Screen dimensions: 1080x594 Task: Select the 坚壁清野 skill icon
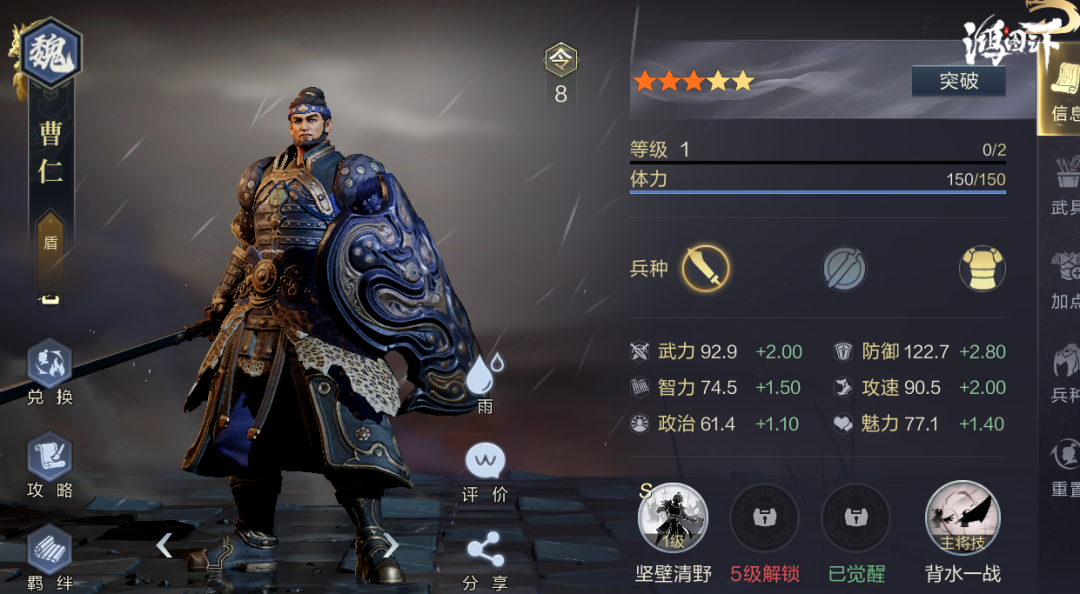673,519
